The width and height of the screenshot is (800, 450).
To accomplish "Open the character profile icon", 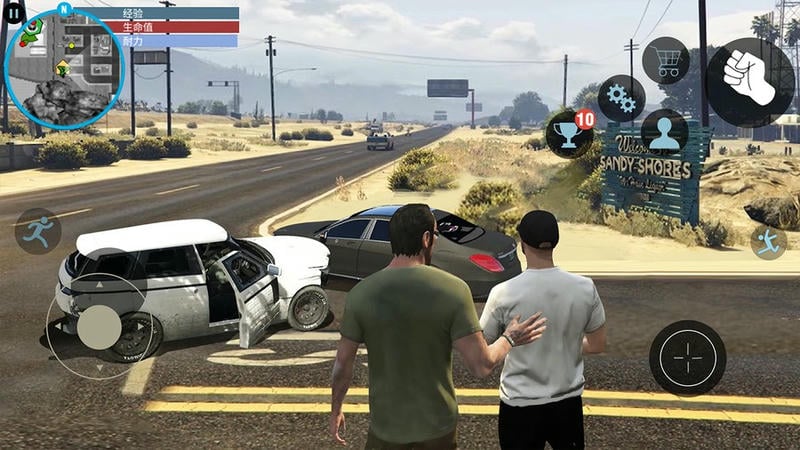I will (664, 133).
